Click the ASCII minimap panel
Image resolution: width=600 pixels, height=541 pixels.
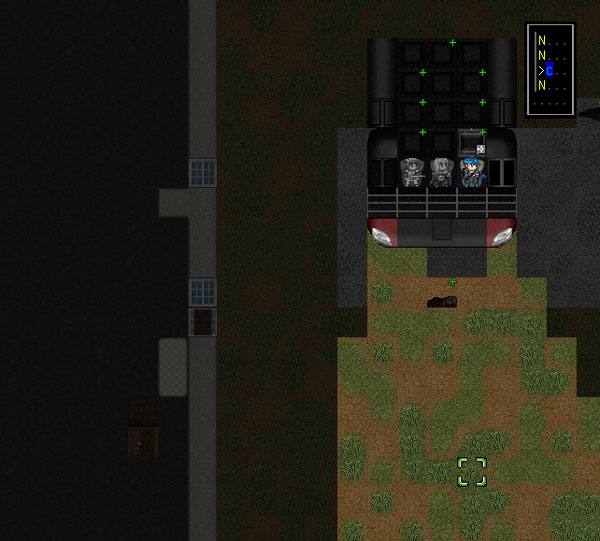pos(550,69)
